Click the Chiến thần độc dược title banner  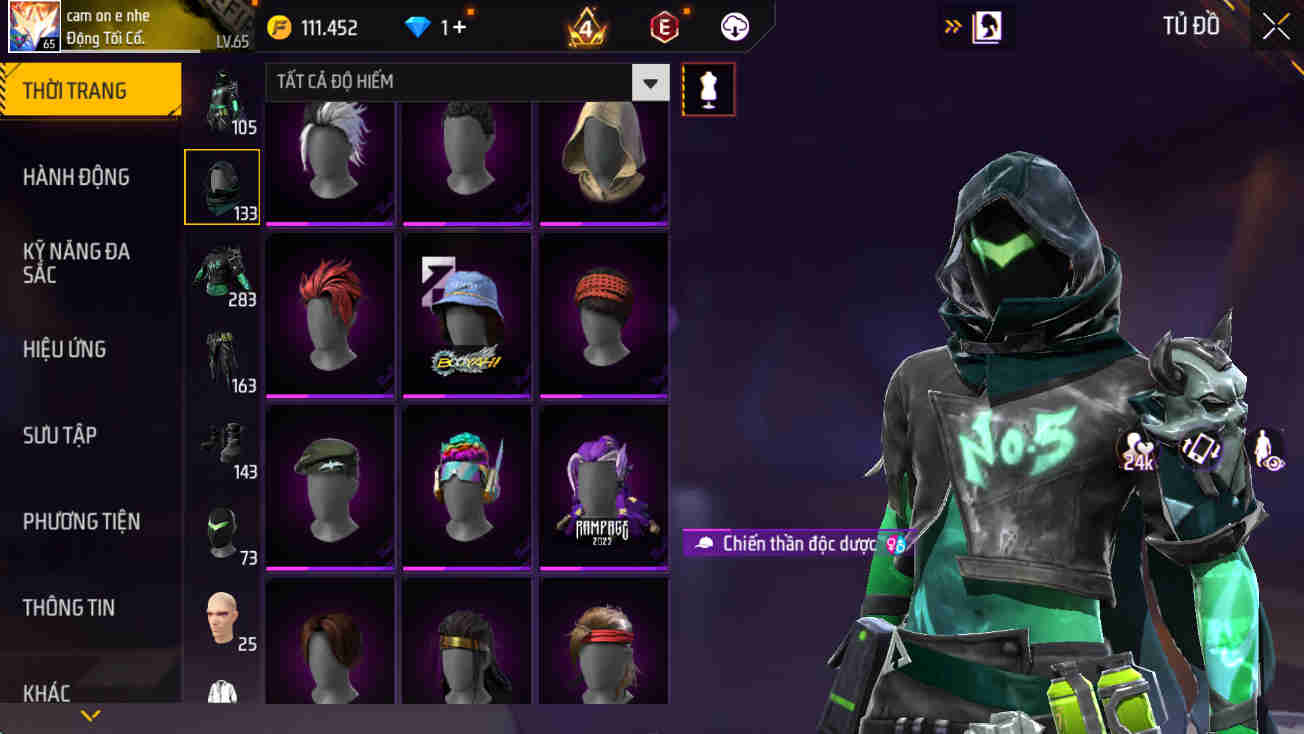pyautogui.click(x=790, y=543)
